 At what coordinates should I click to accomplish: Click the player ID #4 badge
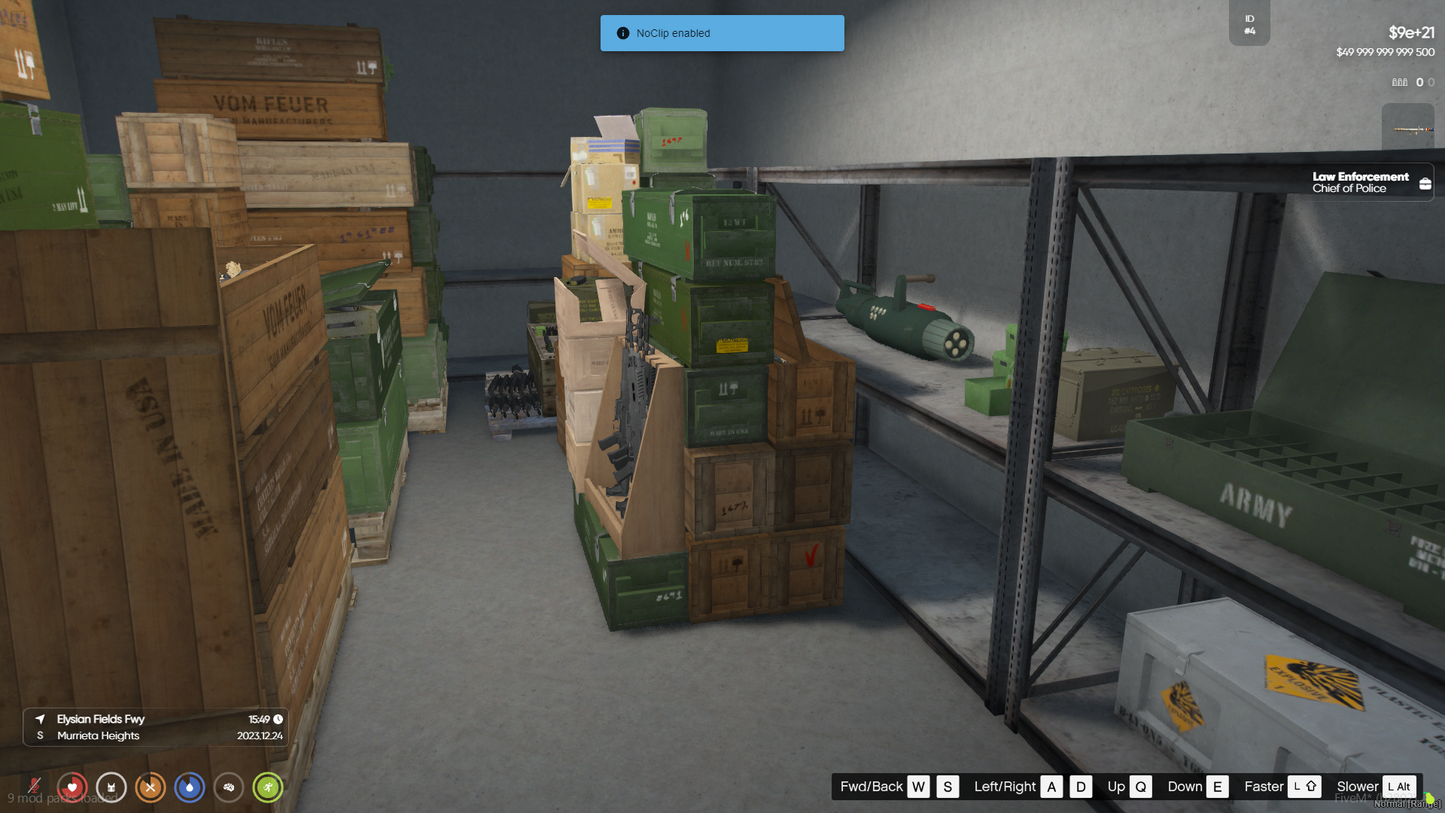tap(1249, 24)
